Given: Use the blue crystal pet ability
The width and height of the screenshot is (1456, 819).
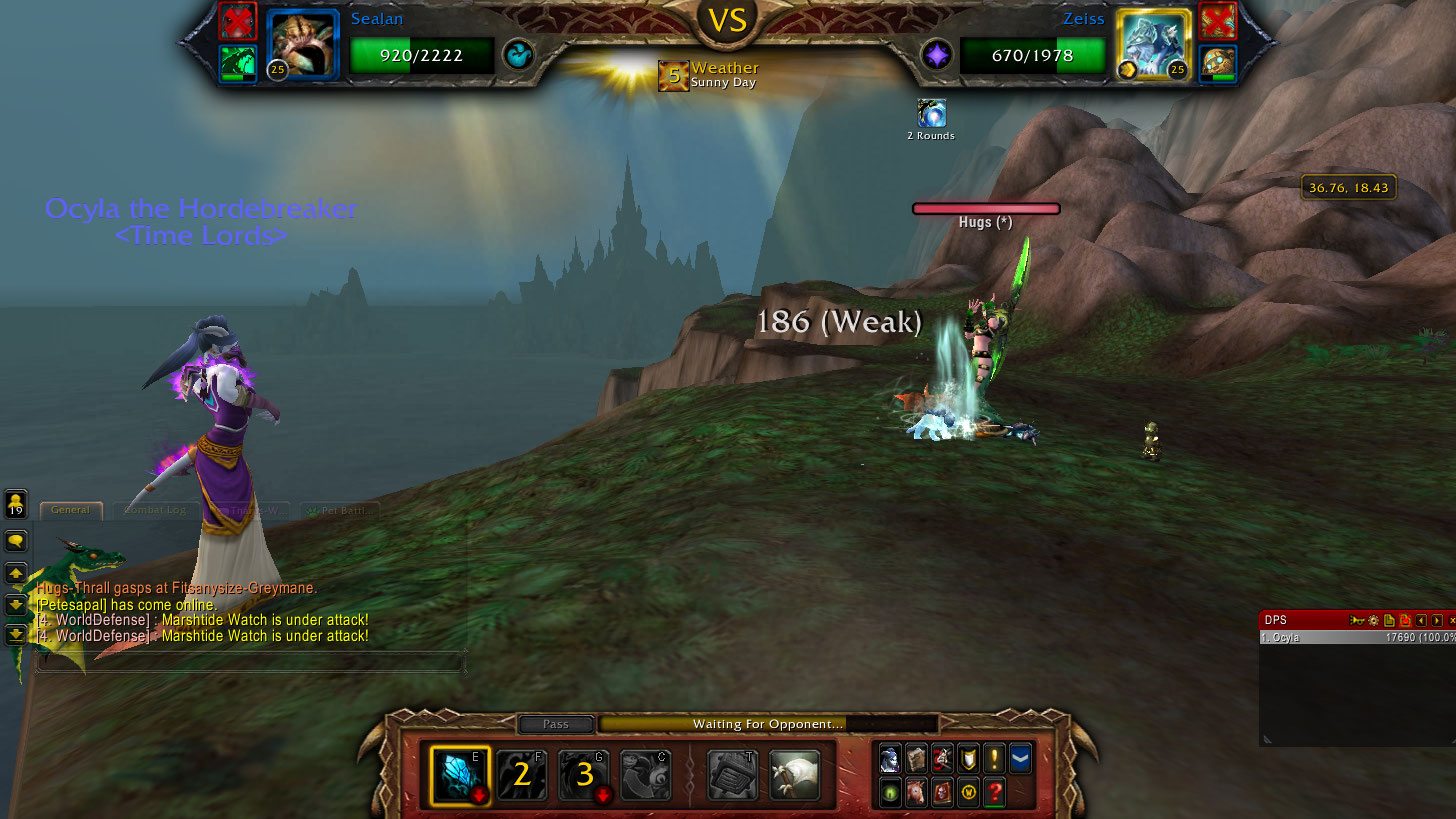Looking at the screenshot, I should pyautogui.click(x=459, y=775).
